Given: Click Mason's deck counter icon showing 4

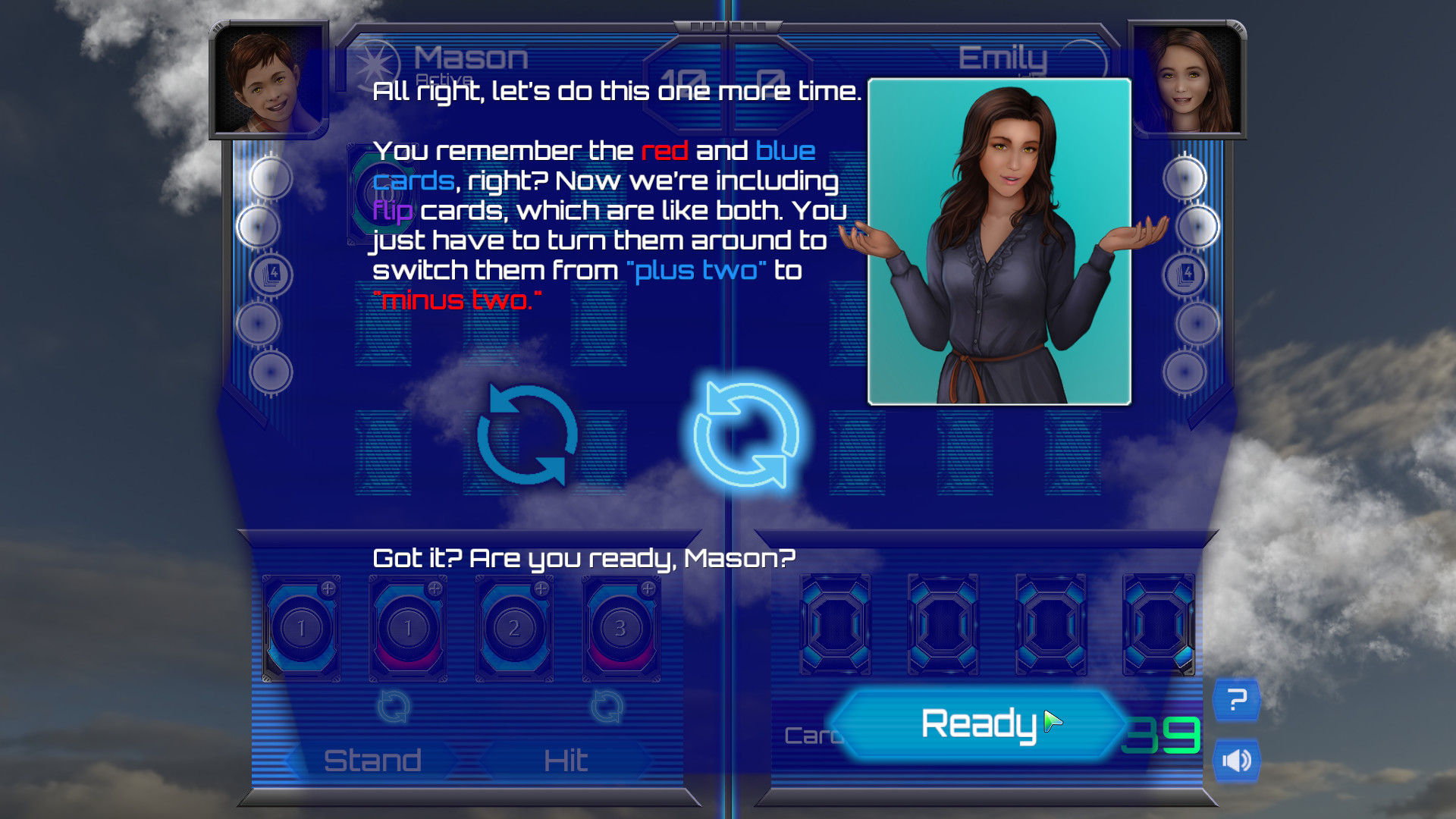Looking at the screenshot, I should point(271,275).
